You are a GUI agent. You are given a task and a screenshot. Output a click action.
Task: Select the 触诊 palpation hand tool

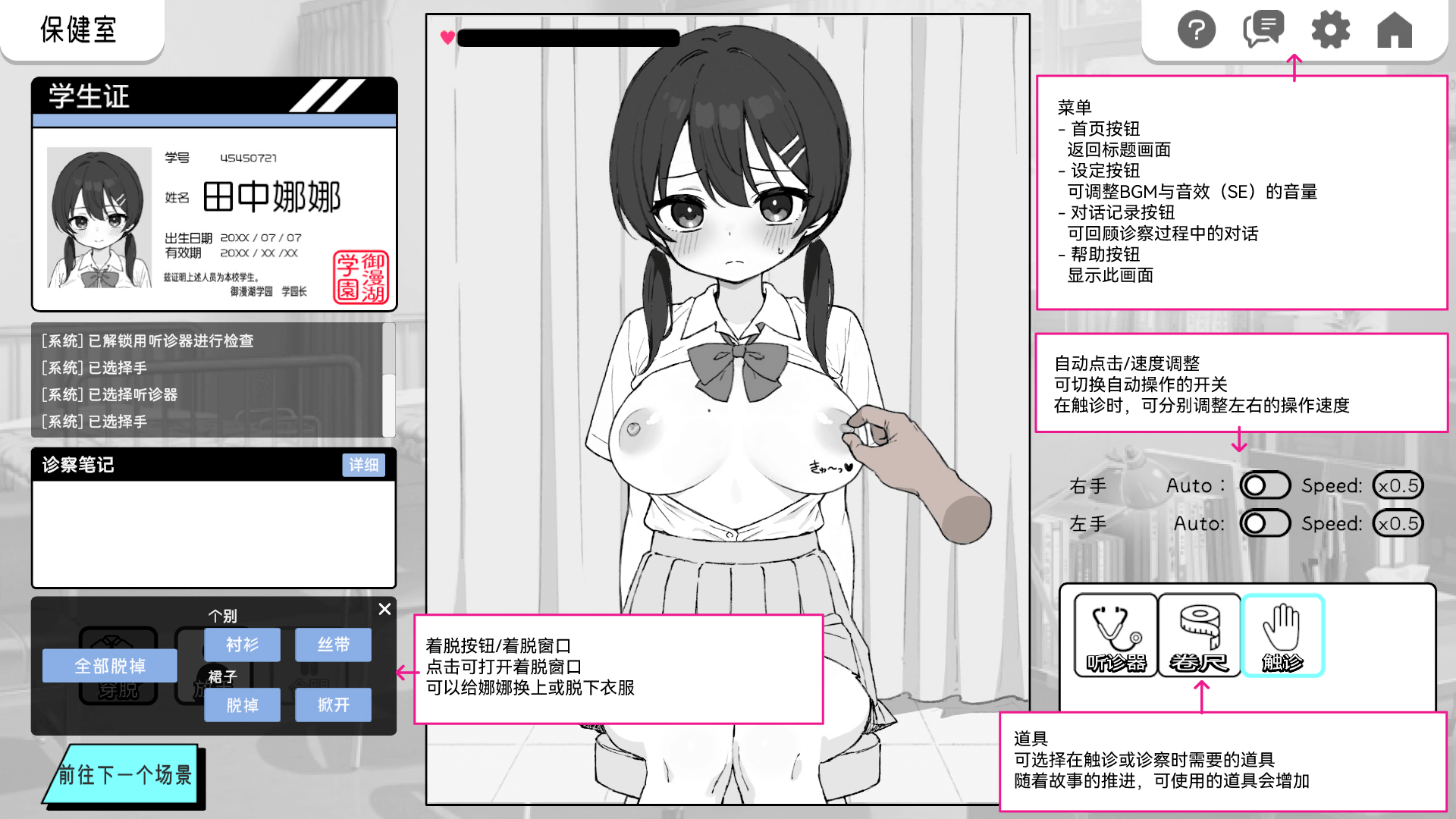click(x=1282, y=635)
